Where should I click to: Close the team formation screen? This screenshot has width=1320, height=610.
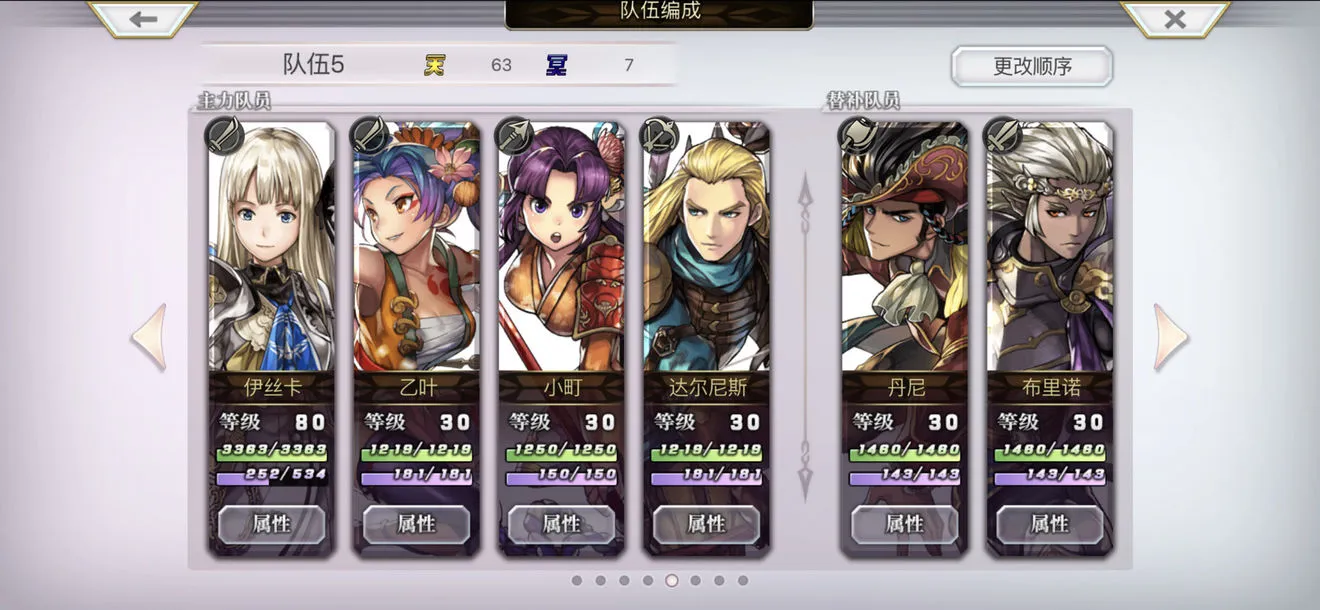[x=1175, y=19]
